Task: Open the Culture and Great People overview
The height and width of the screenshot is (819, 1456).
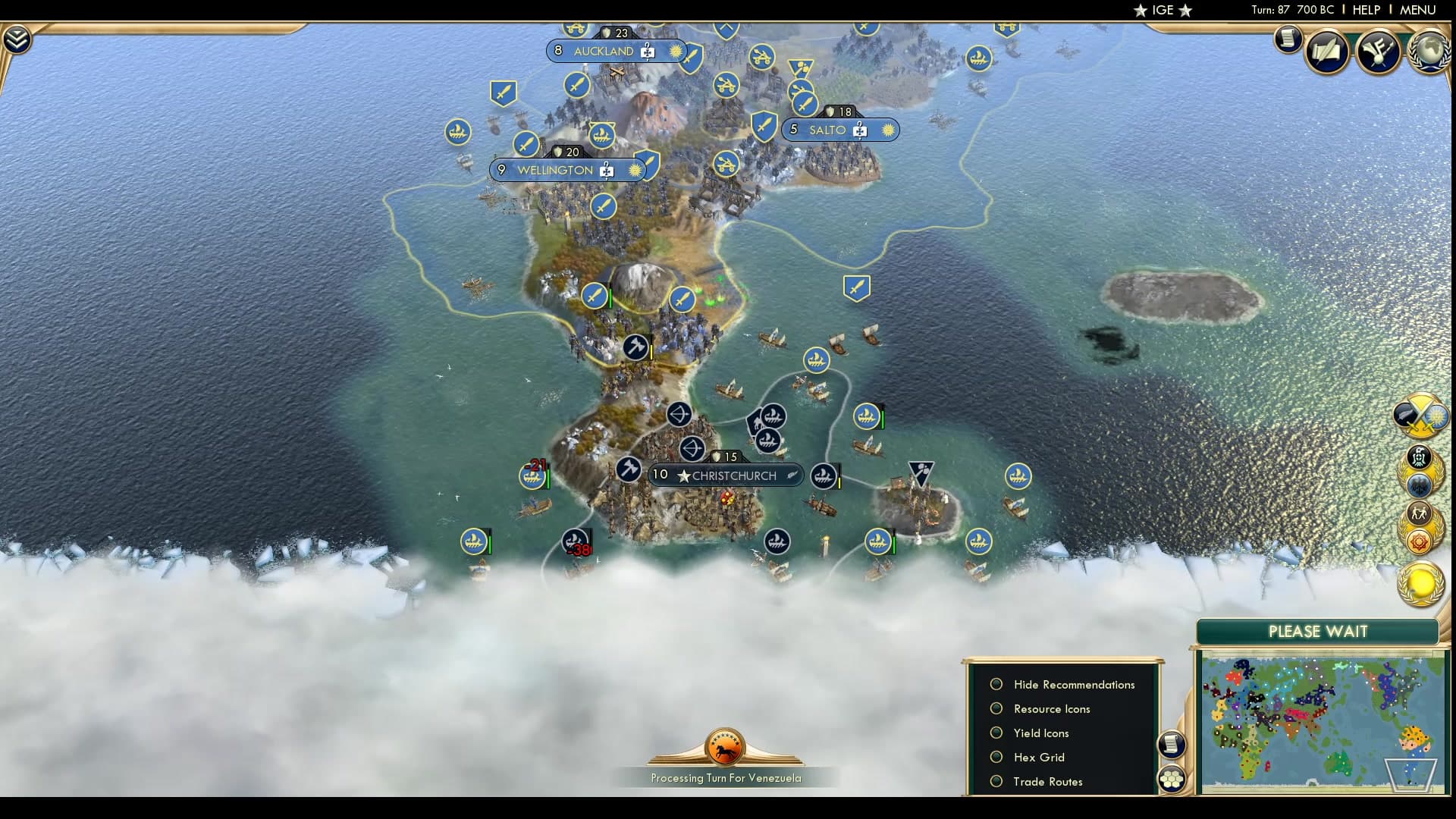Action: (x=1377, y=50)
